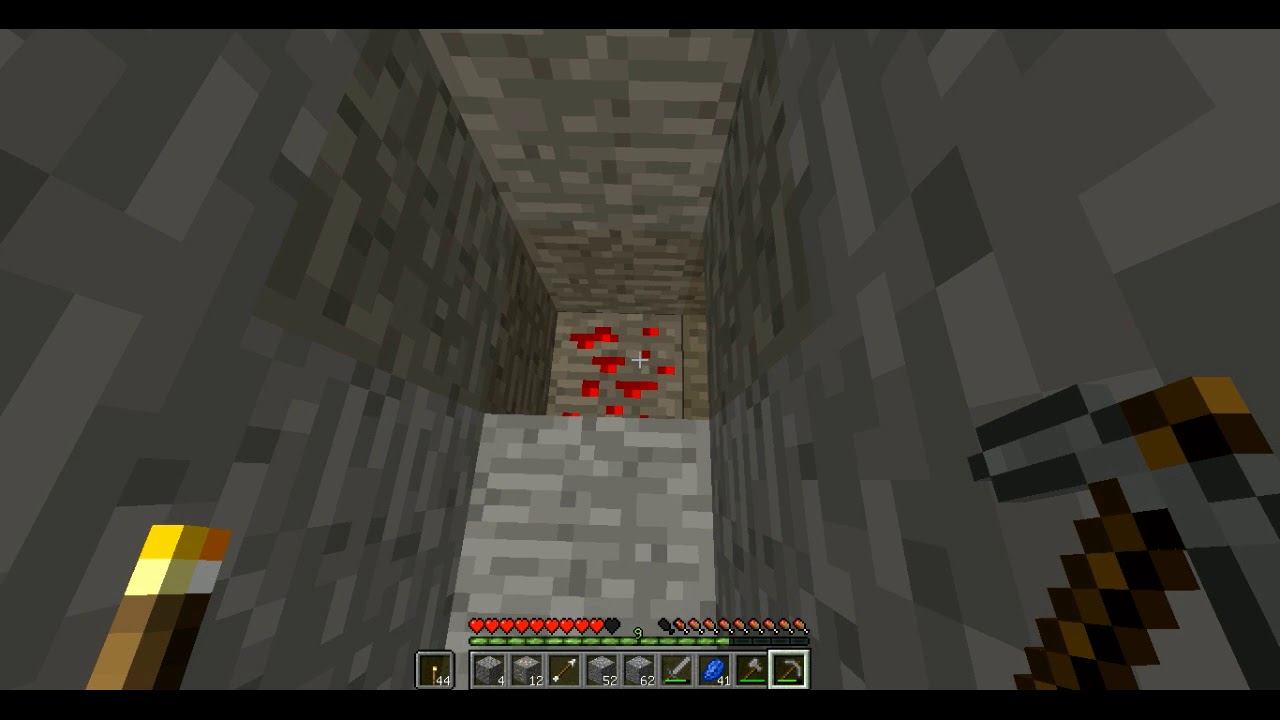Viewport: 1280px width, 720px height.
Task: Select the stack of lapis lazuli
Action: click(713, 672)
